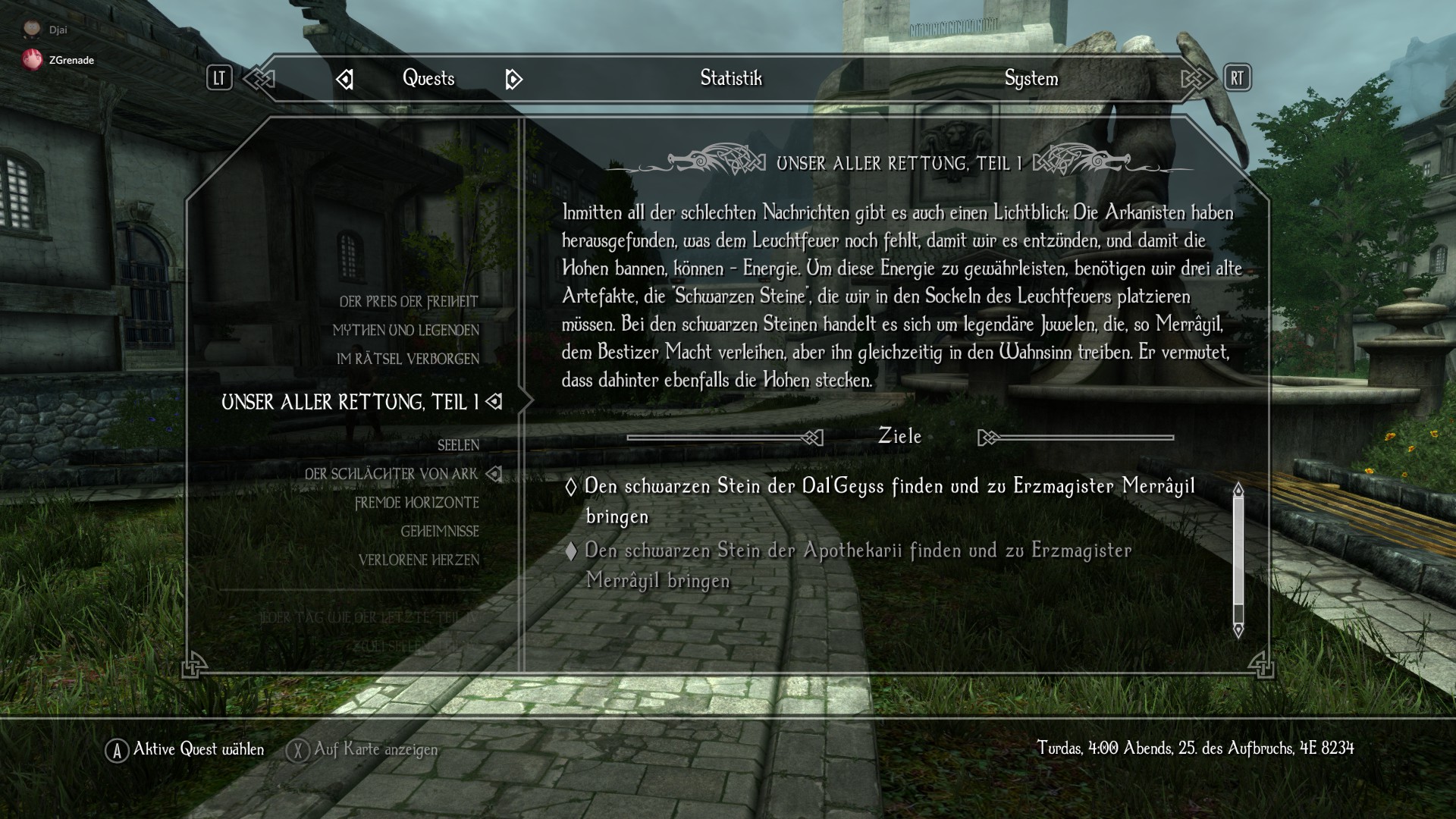1456x819 pixels.
Task: Expand the Der Schlächter von Ark quest entry
Action: click(x=494, y=473)
